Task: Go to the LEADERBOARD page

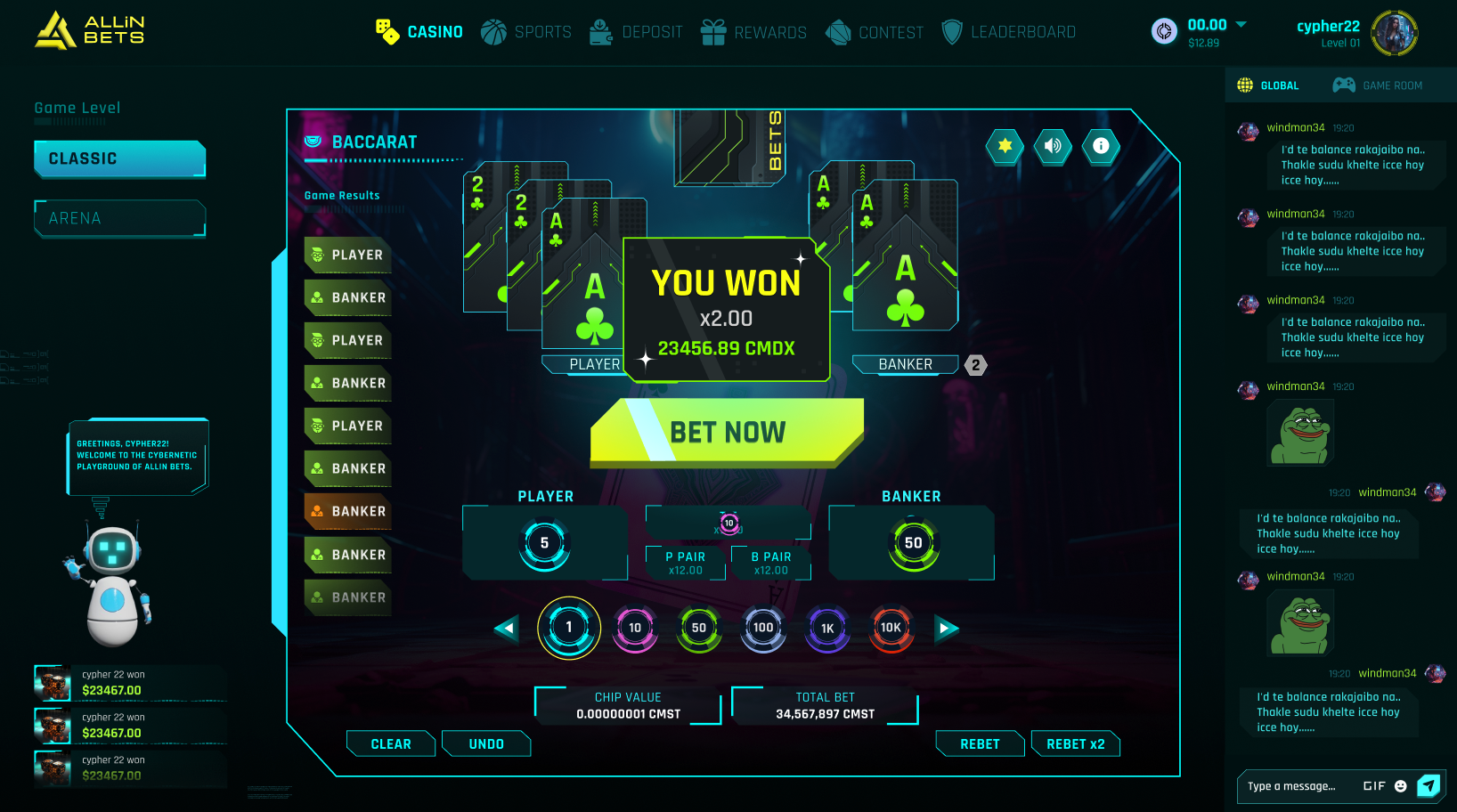Action: click(1009, 32)
